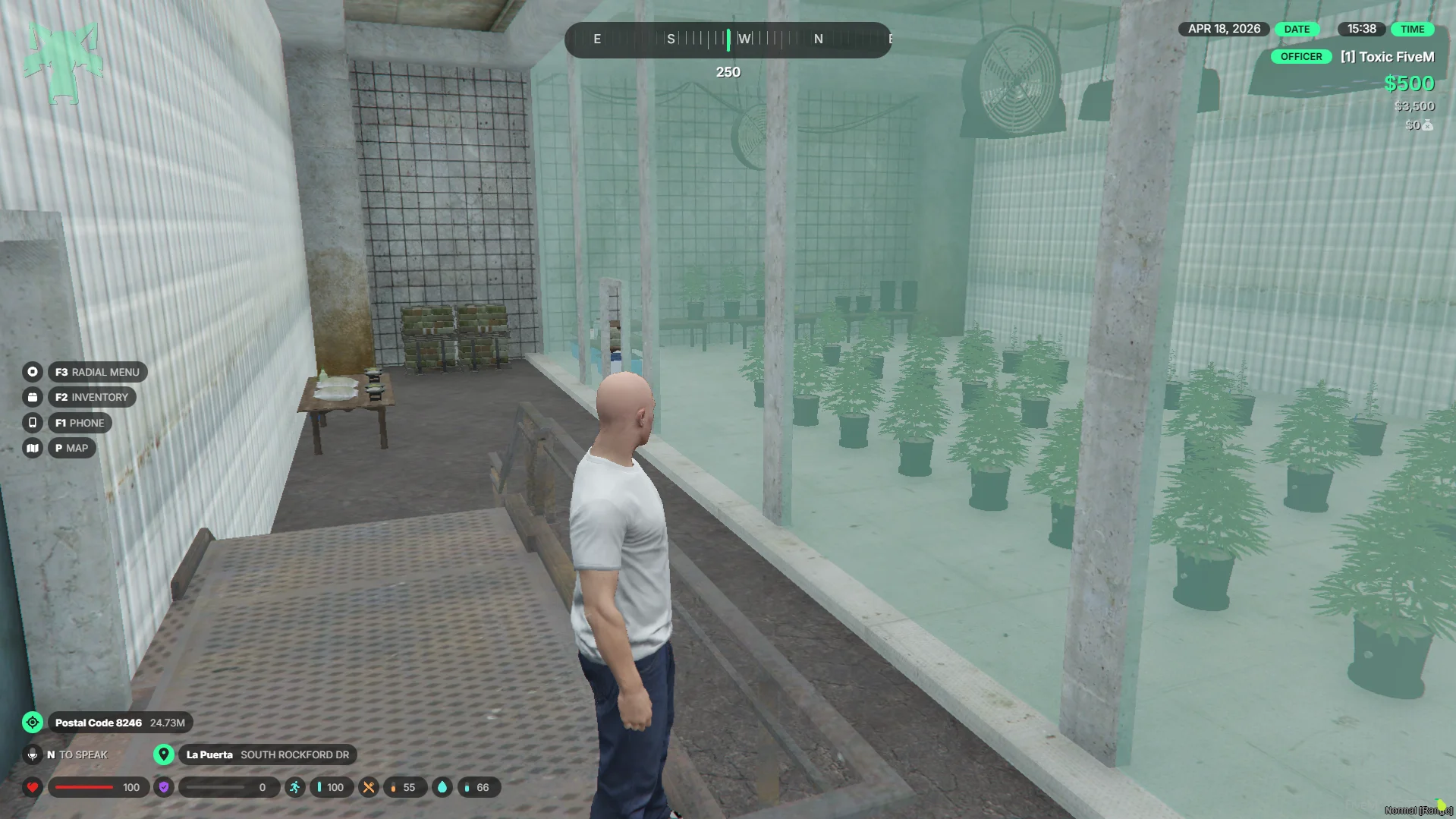
Task: Toggle the microphone voice icon
Action: [33, 754]
